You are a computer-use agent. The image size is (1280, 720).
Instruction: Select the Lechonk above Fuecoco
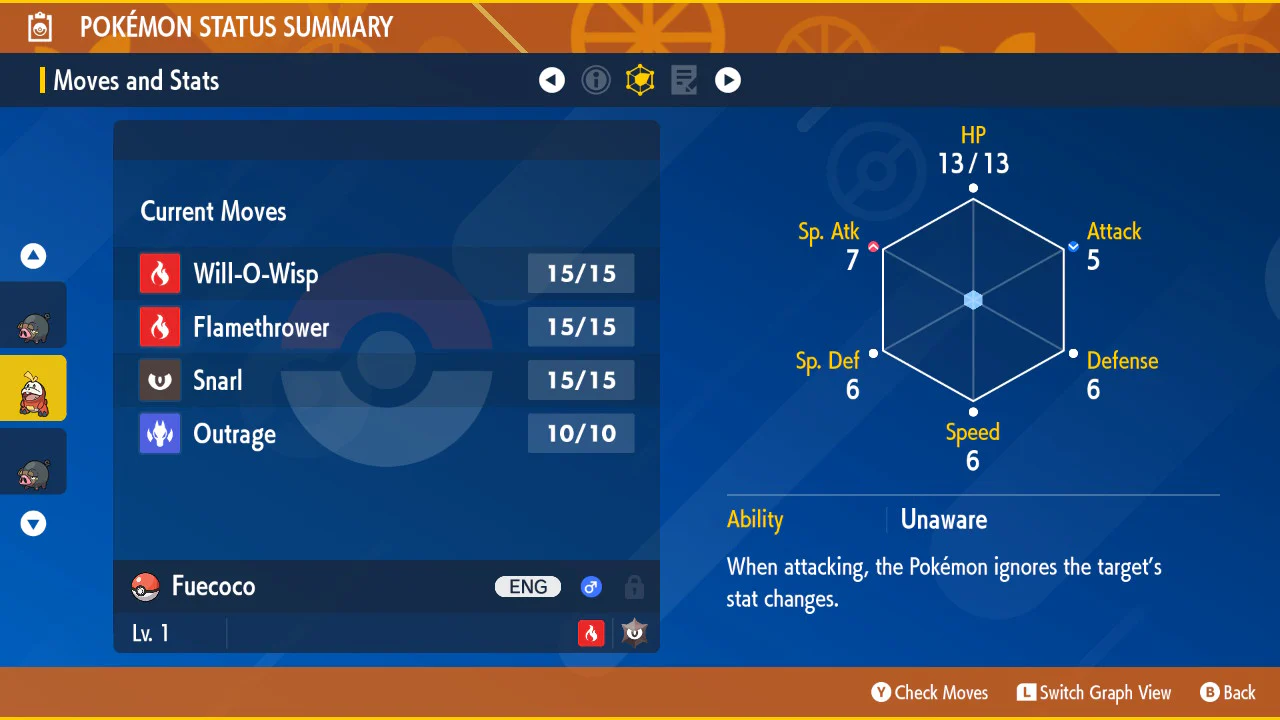click(x=33, y=316)
